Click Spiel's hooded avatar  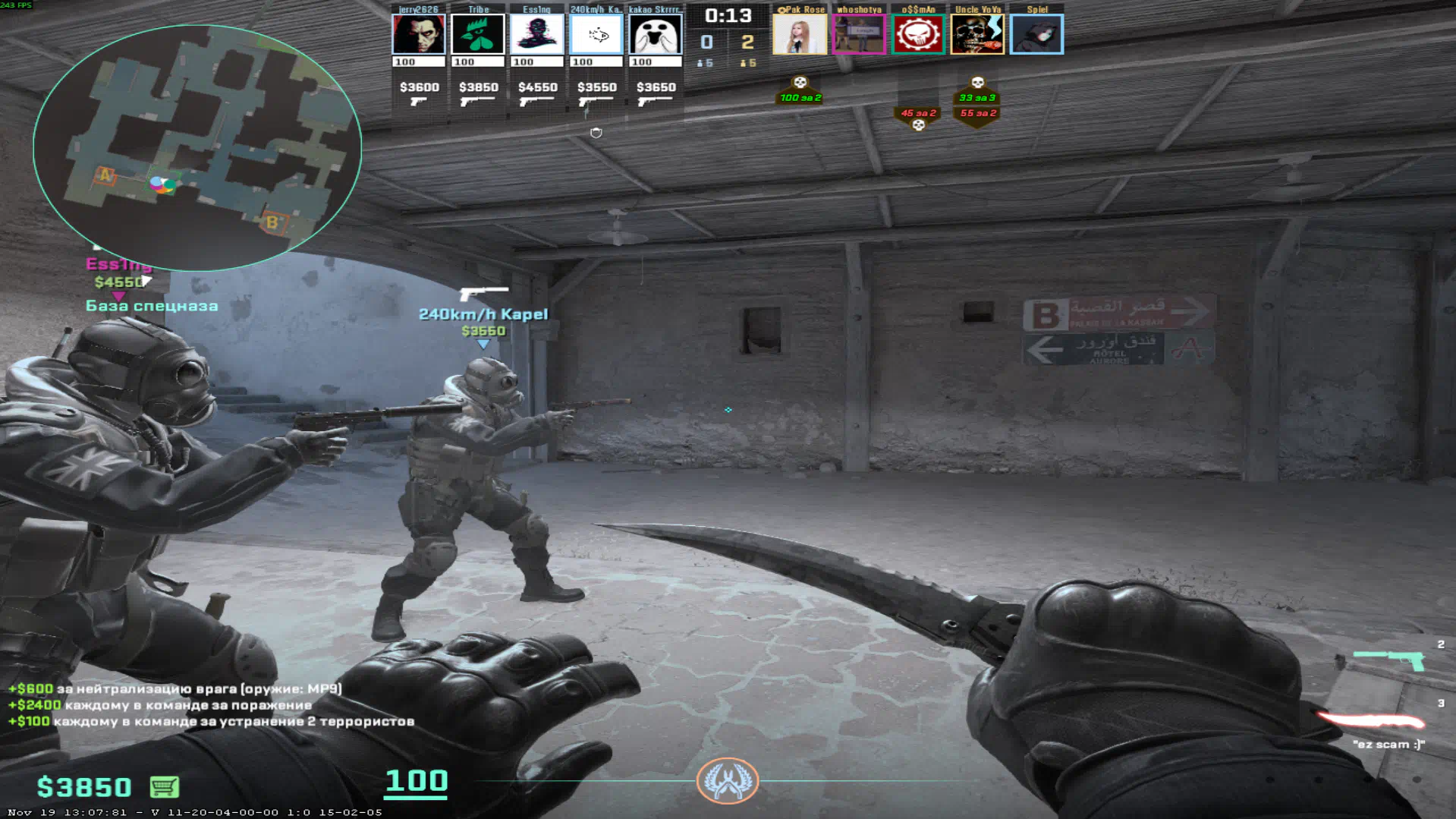pos(1036,35)
